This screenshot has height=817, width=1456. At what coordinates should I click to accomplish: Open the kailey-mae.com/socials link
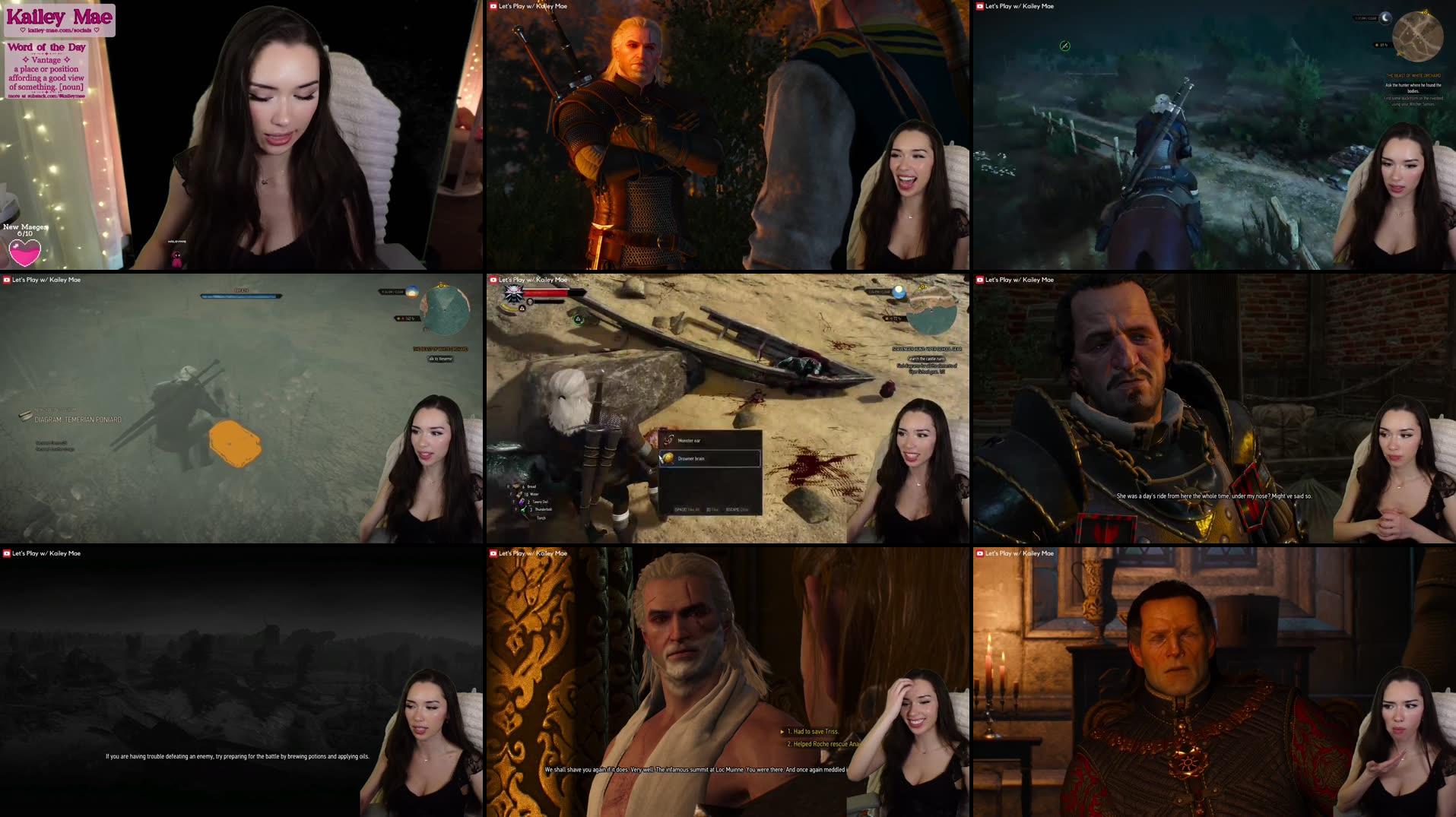click(61, 30)
